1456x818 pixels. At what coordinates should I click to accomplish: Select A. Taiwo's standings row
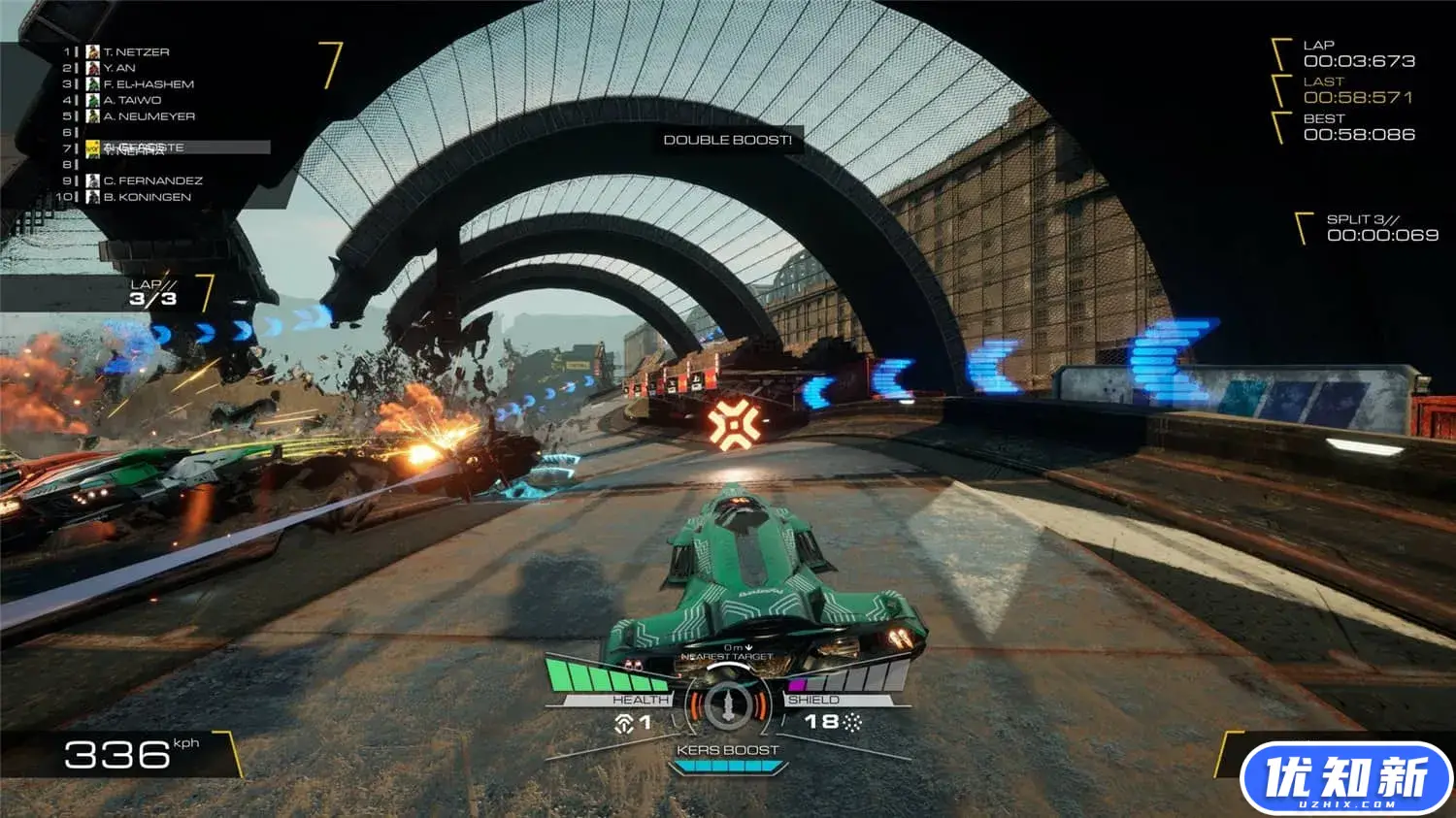click(132, 100)
